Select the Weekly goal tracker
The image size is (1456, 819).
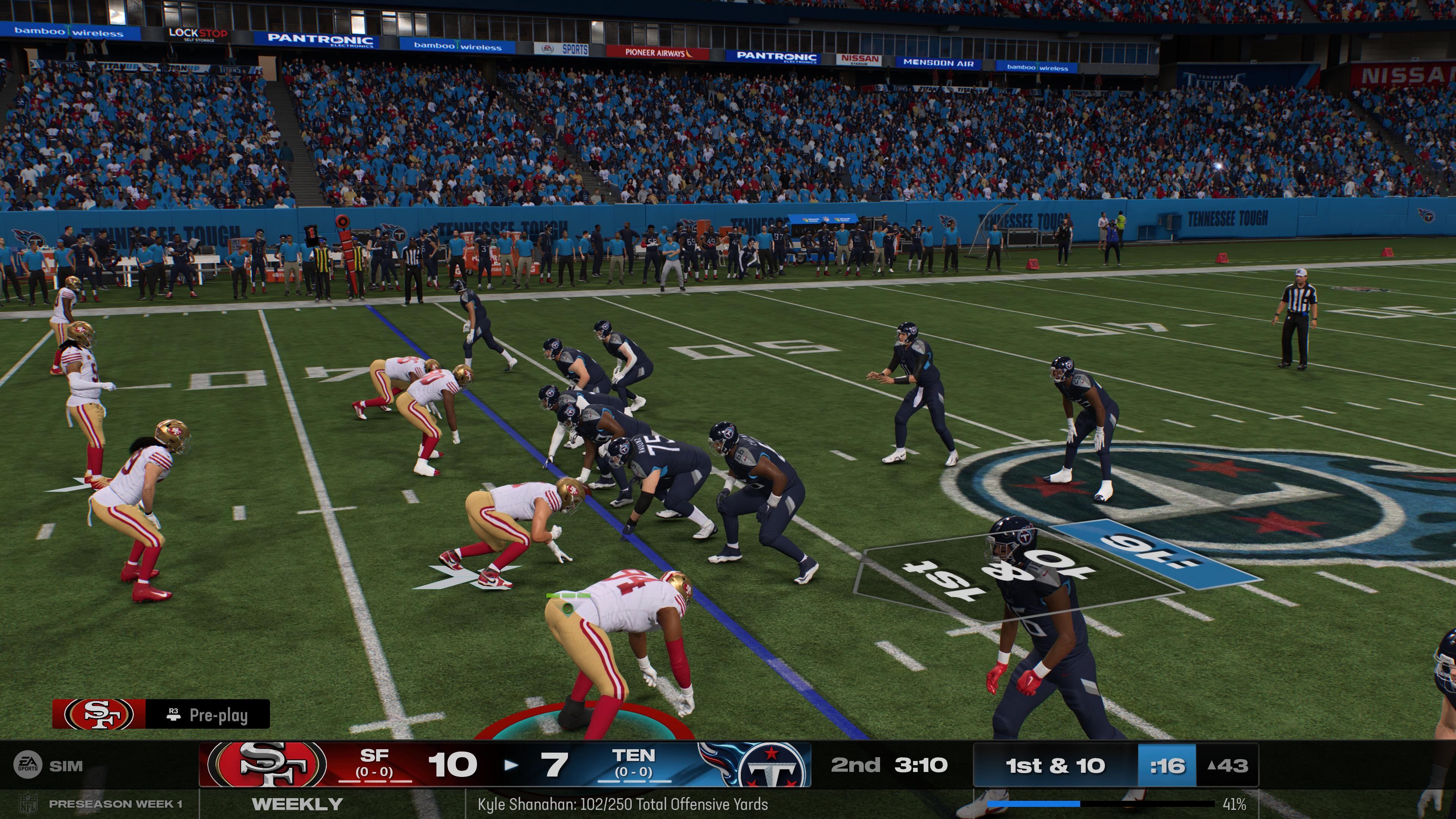297,804
